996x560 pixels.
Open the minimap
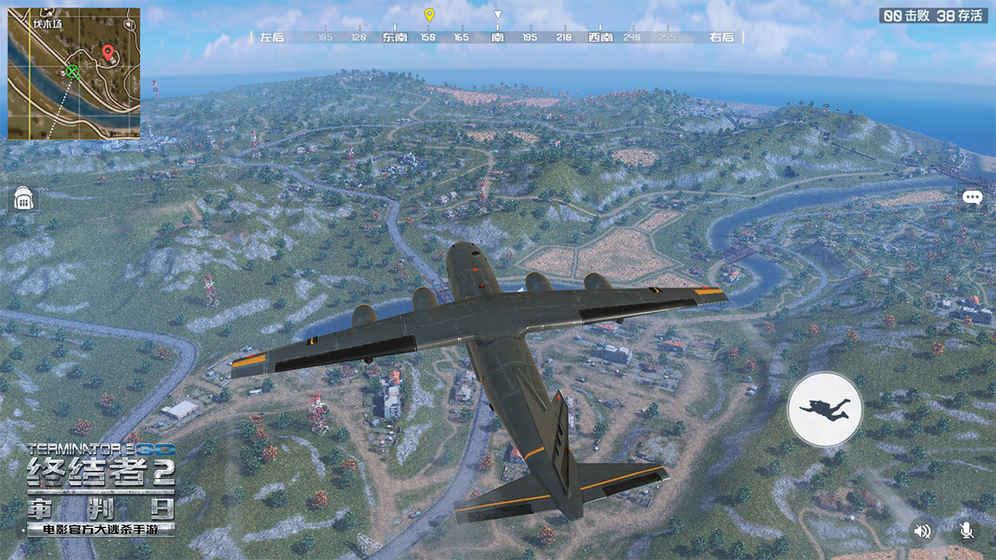click(x=73, y=74)
